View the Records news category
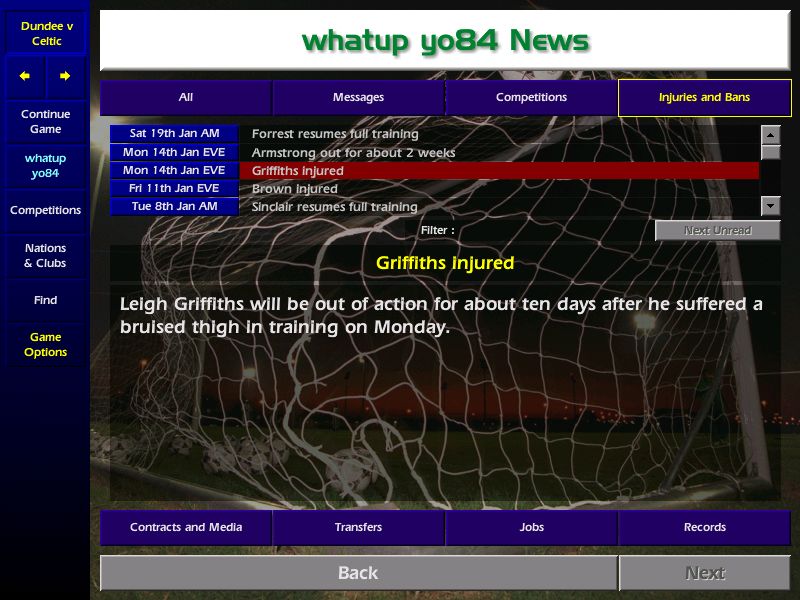This screenshot has height=600, width=800. 704,527
